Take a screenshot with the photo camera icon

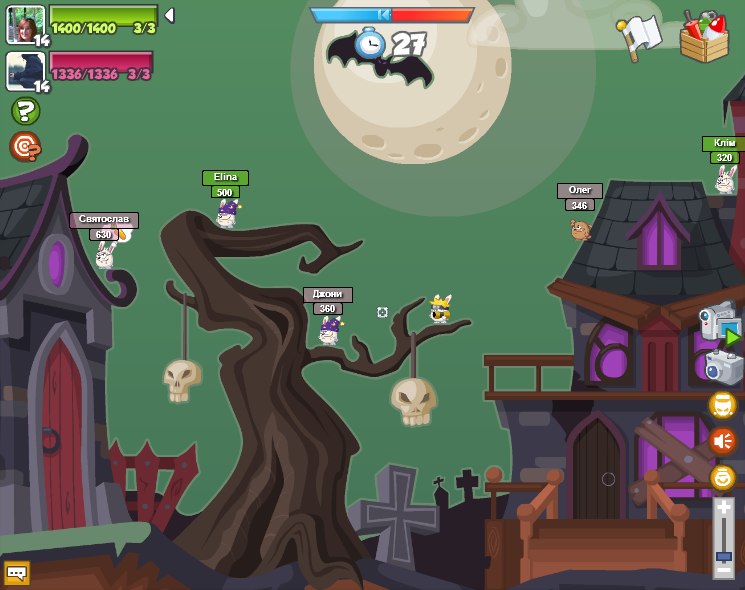(x=723, y=367)
